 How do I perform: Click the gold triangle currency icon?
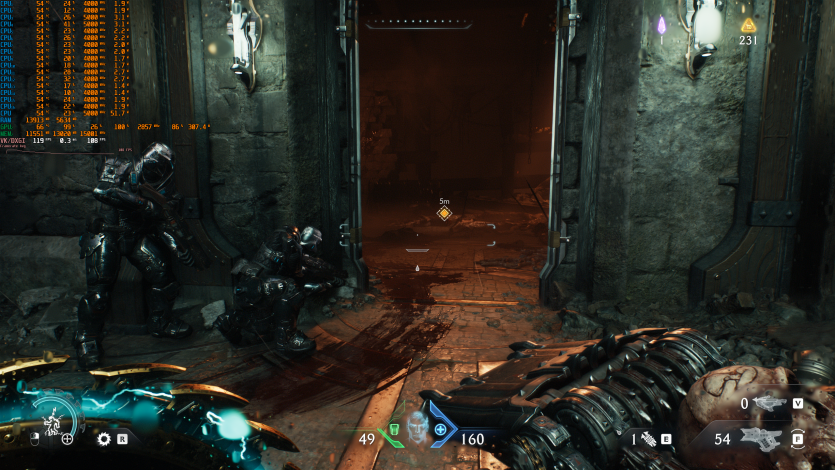(x=747, y=25)
